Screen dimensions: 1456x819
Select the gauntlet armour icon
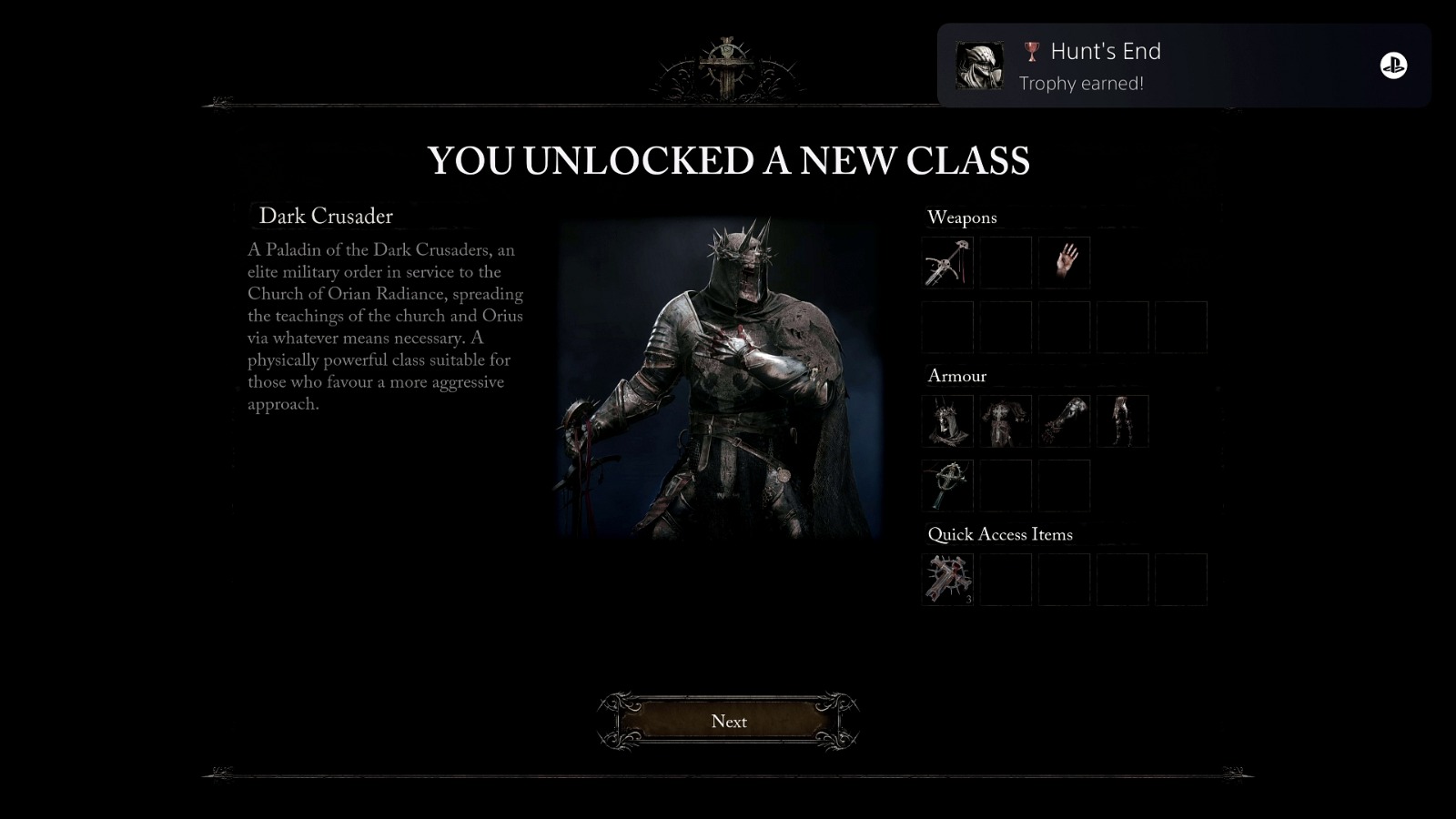tap(1064, 420)
